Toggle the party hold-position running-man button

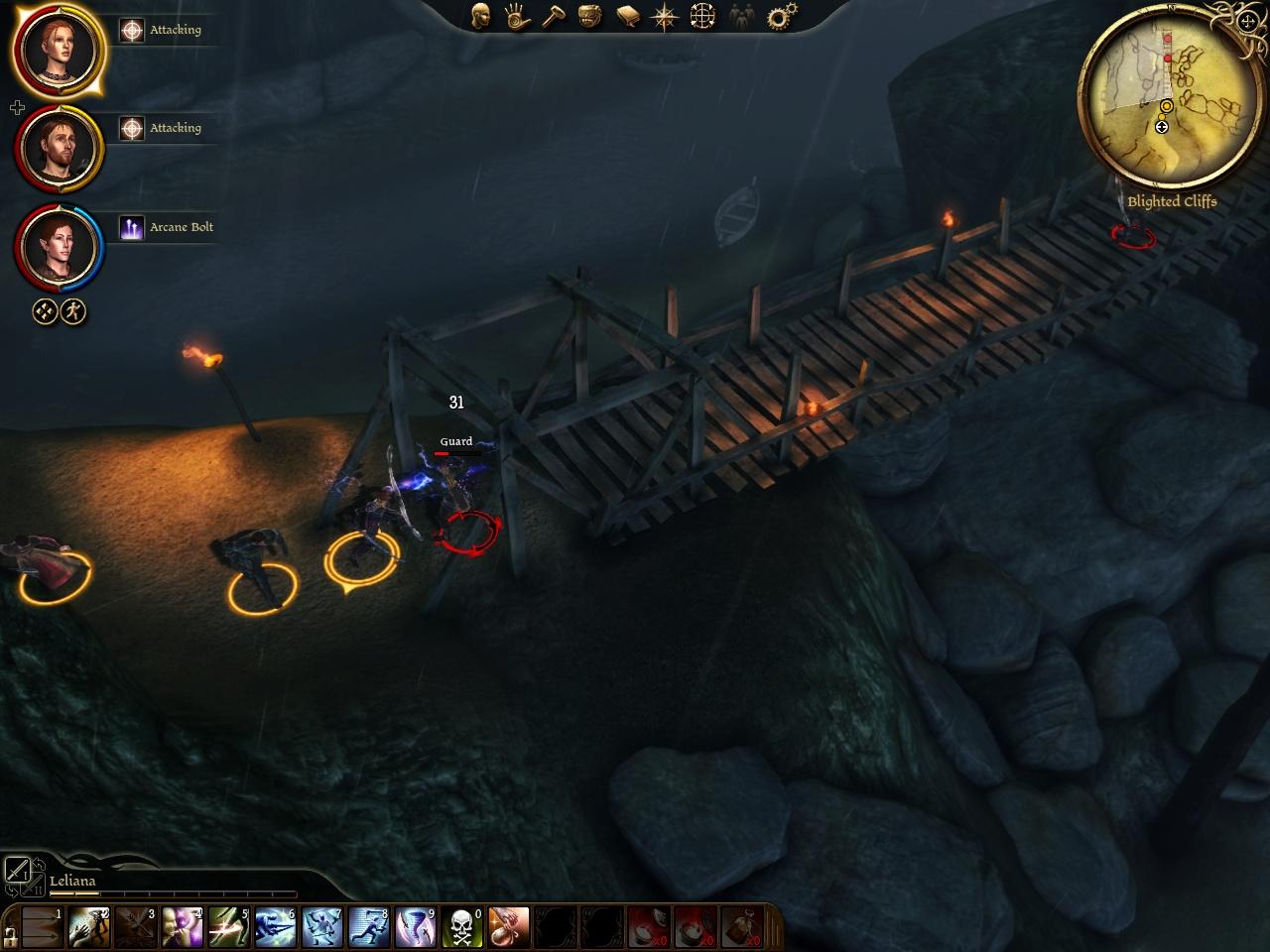(73, 312)
